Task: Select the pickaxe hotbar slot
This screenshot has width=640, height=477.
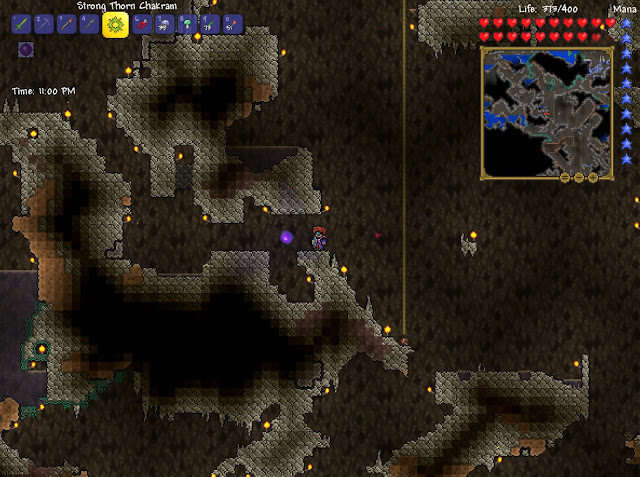Action: click(x=44, y=24)
